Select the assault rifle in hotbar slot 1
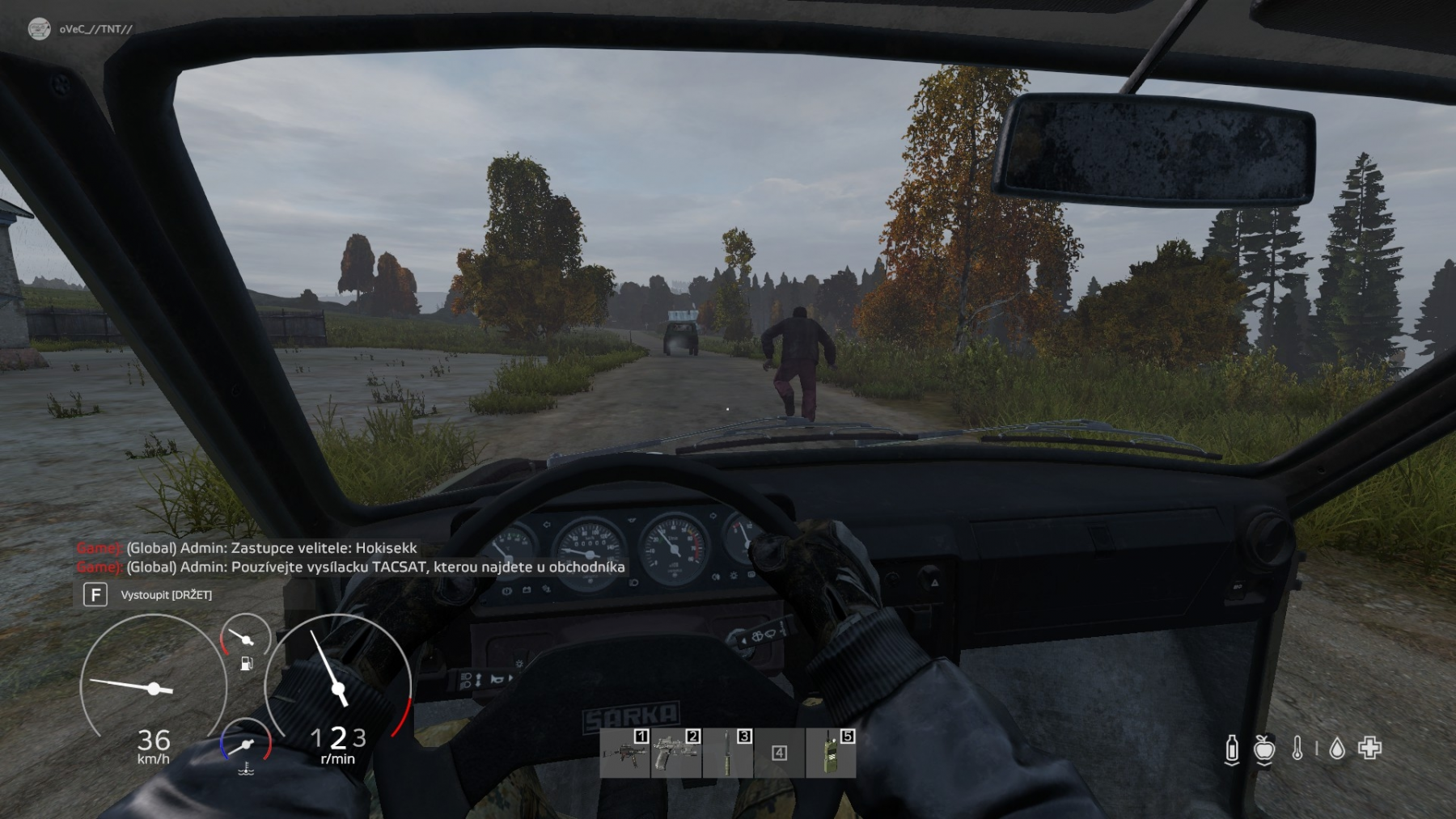The height and width of the screenshot is (819, 1456). pos(625,753)
